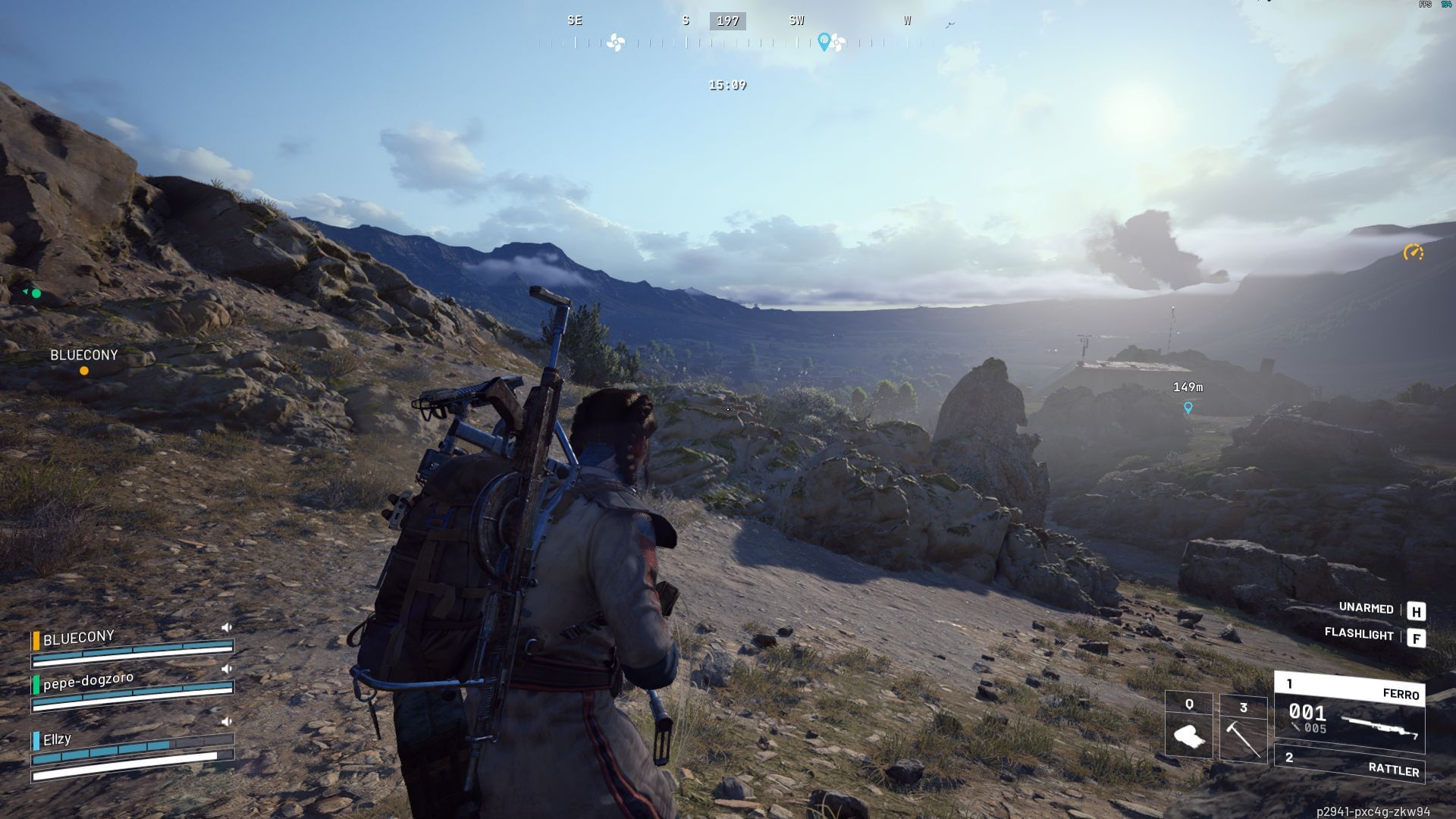The image size is (1456, 819).
Task: Click BLUECONY's orange teammate marker
Action: pyautogui.click(x=84, y=371)
